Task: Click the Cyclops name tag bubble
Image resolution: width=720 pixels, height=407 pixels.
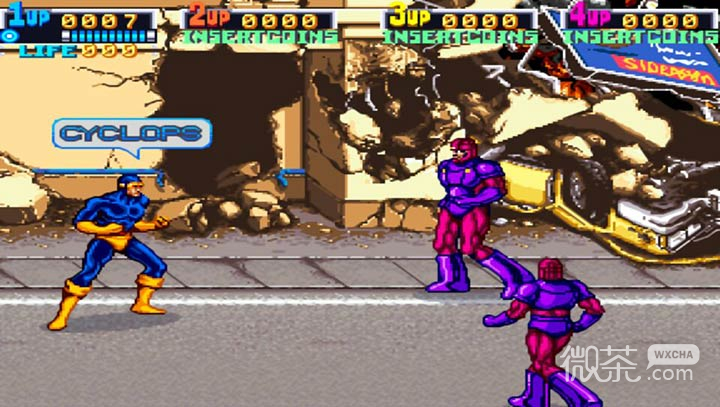Action: pyautogui.click(x=133, y=133)
